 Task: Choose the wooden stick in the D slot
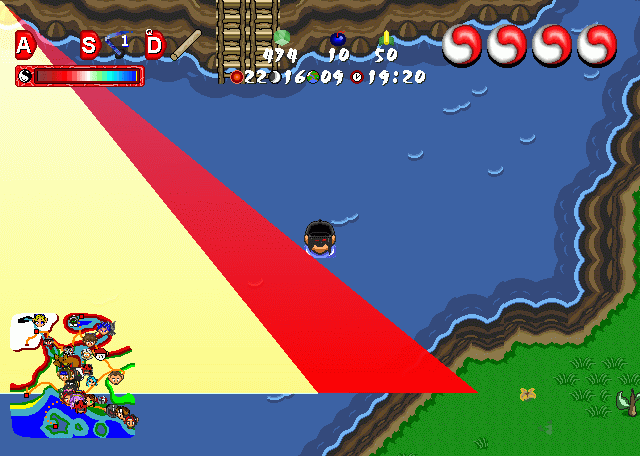coord(185,45)
